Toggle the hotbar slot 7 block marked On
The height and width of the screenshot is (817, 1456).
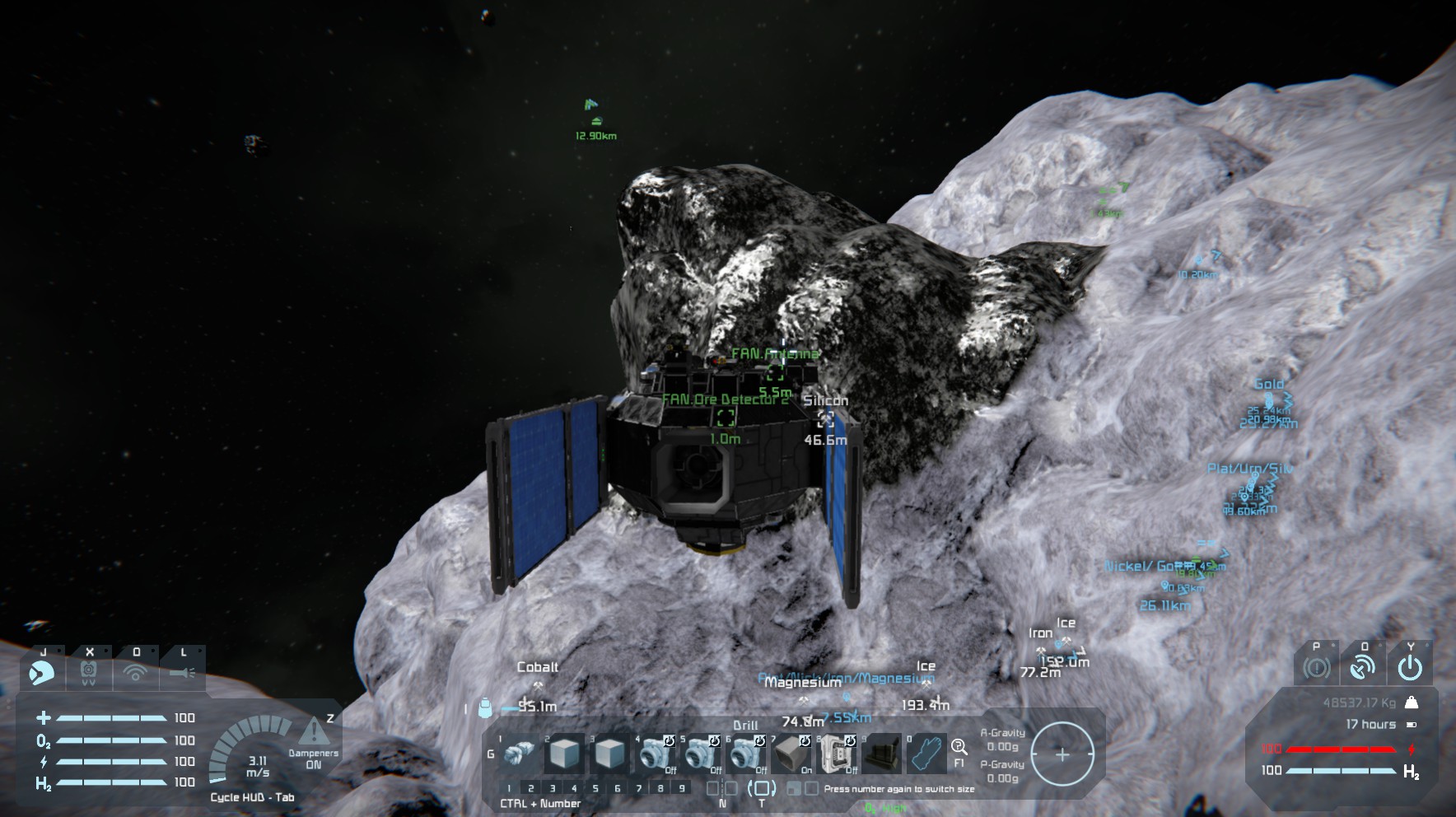click(x=792, y=754)
